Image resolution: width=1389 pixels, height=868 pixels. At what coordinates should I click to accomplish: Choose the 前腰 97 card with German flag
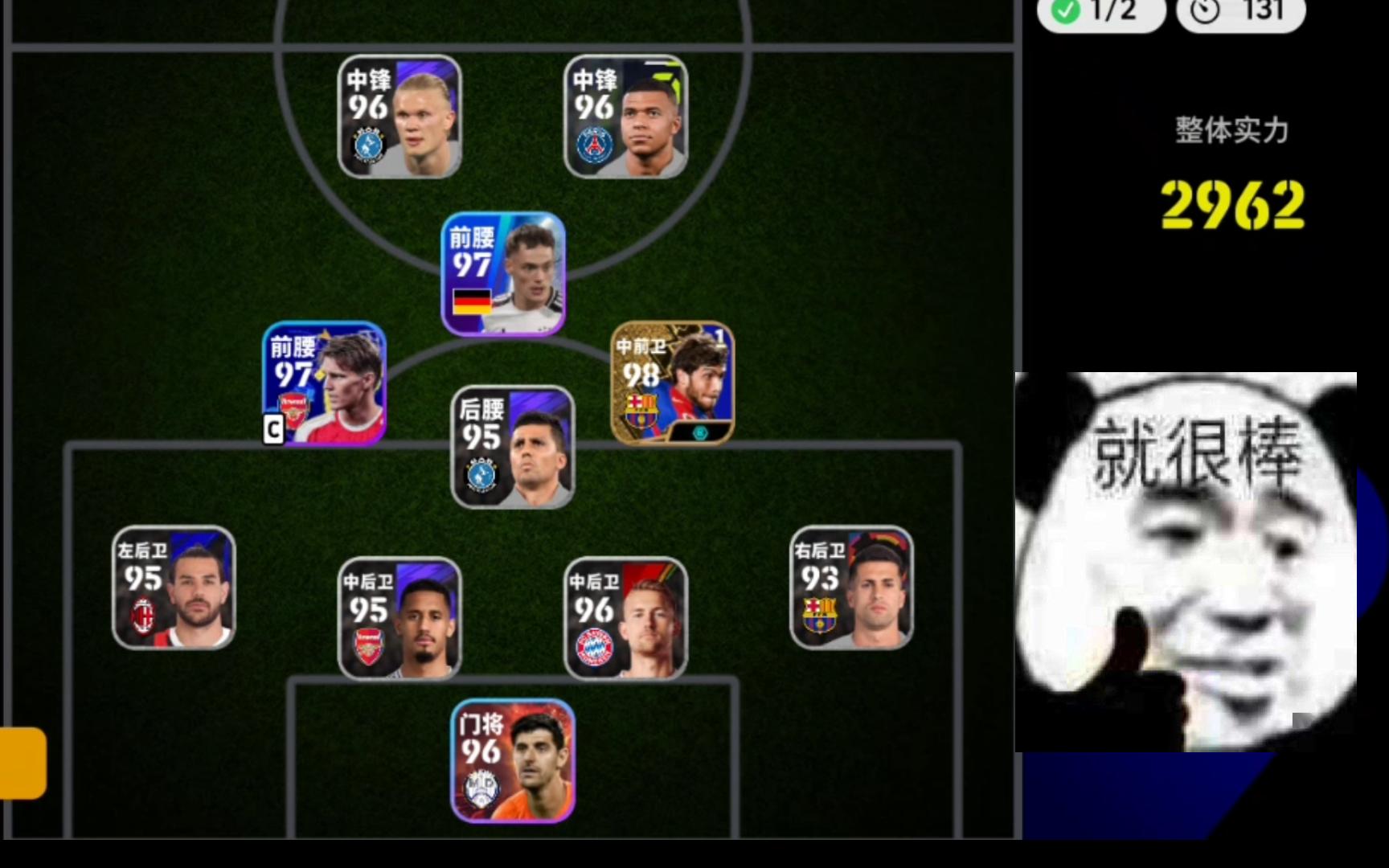point(503,274)
